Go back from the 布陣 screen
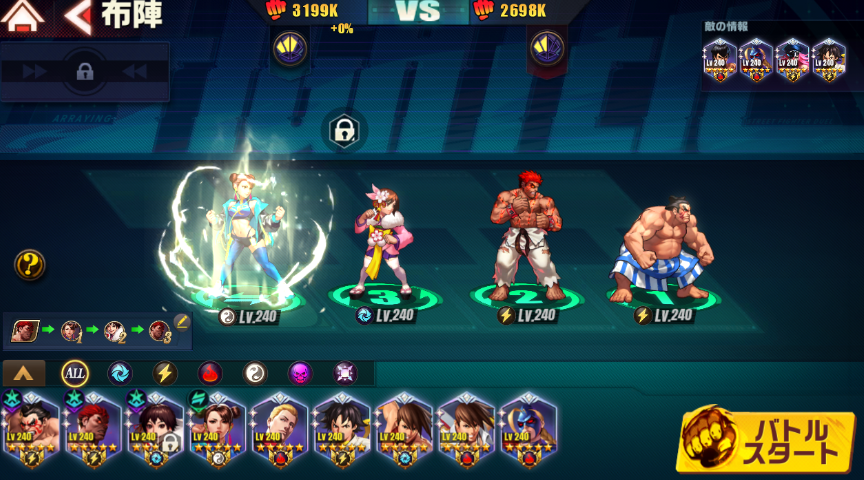Image resolution: width=864 pixels, height=480 pixels. (77, 16)
